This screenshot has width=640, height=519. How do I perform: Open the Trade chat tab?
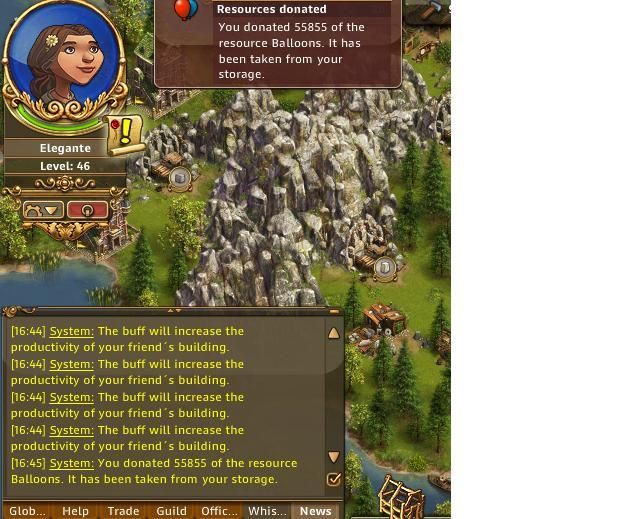point(123,510)
